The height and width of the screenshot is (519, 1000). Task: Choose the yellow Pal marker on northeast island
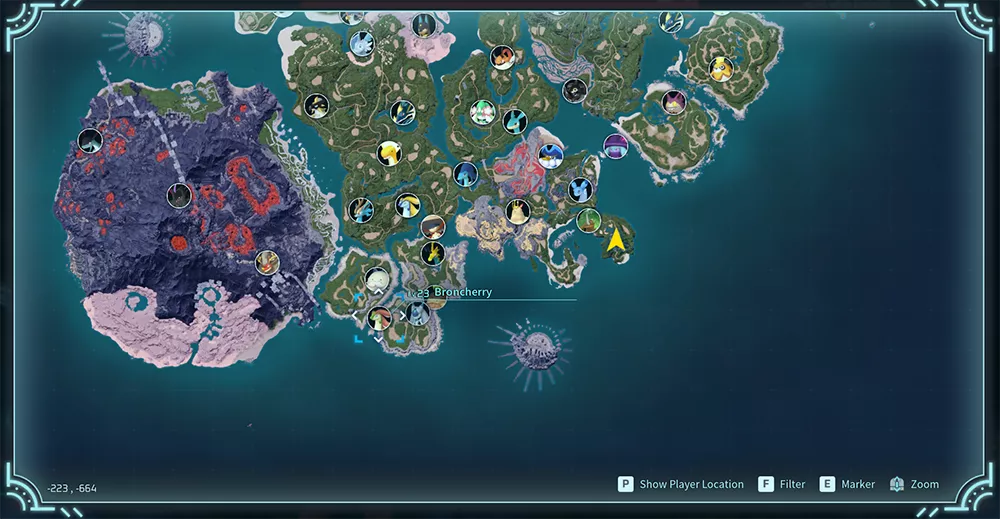[x=720, y=68]
